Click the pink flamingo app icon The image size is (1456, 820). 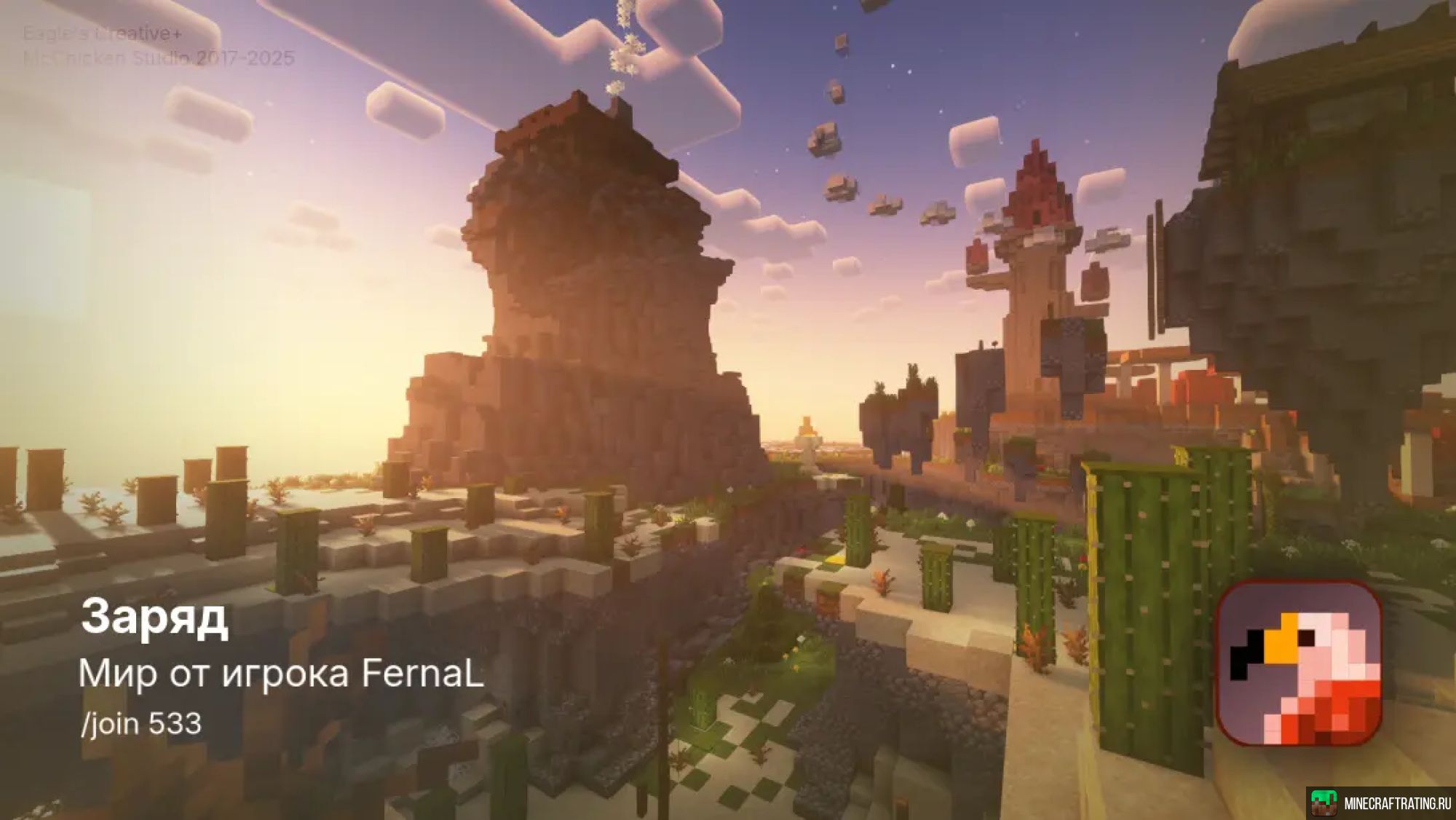(x=1299, y=663)
